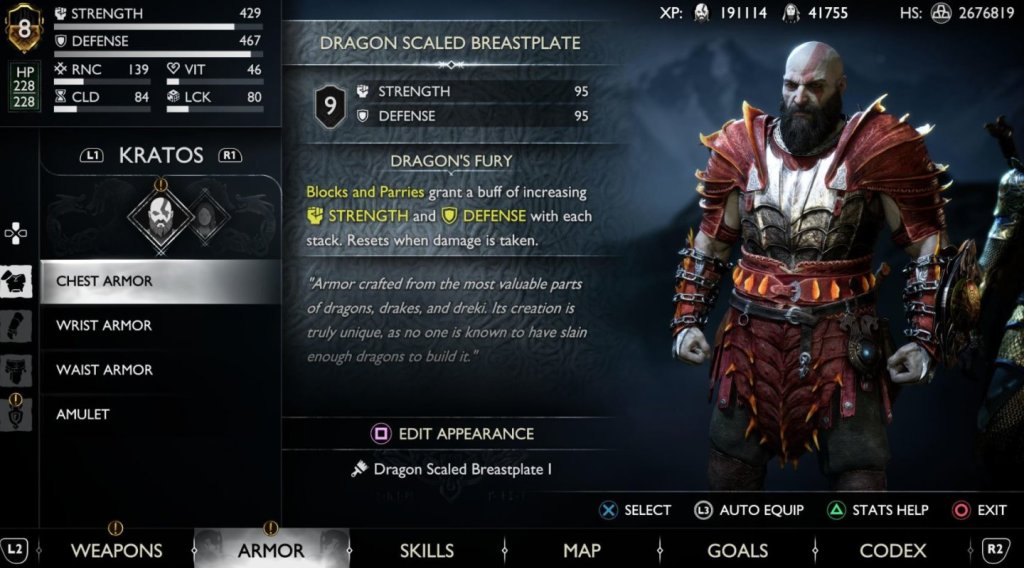
Task: Click the chest armor slot icon
Action: coord(17,282)
